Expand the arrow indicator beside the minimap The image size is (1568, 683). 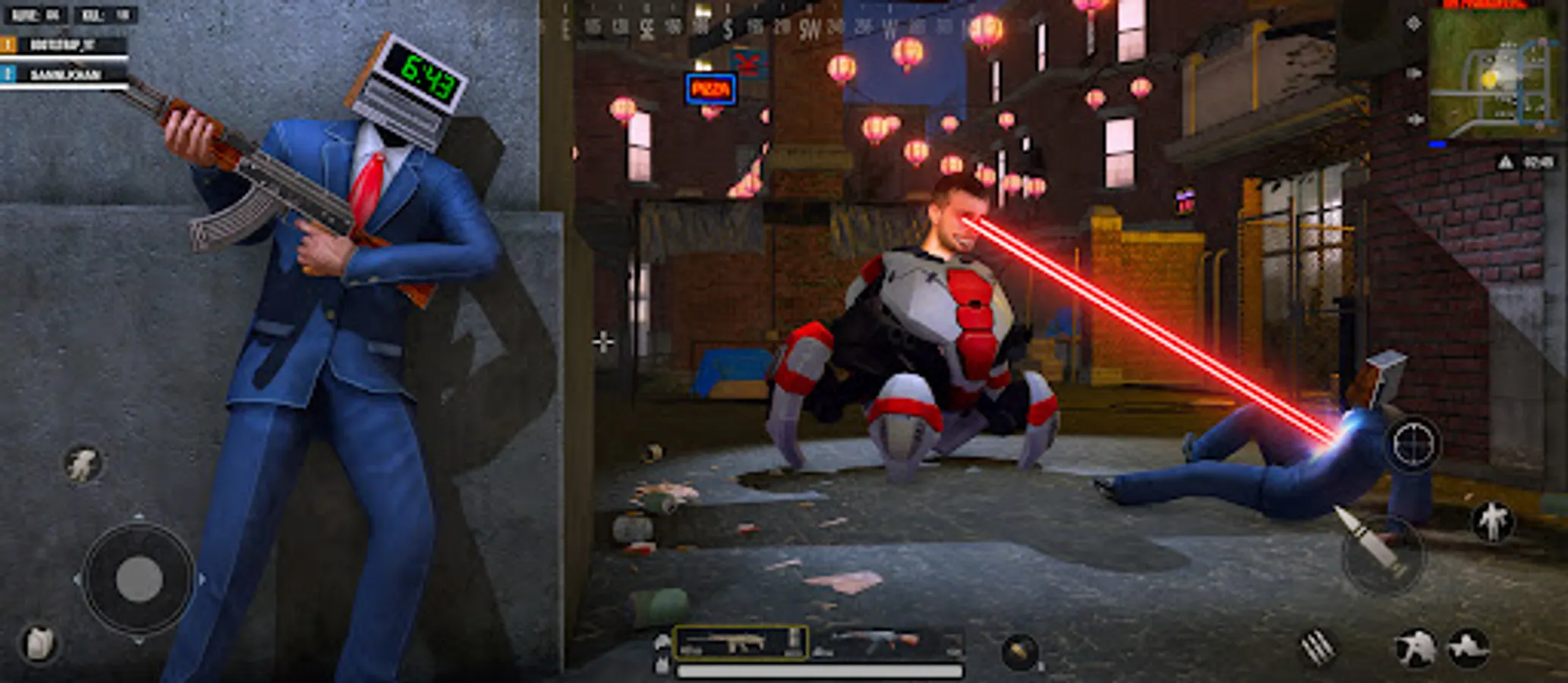click(1413, 72)
